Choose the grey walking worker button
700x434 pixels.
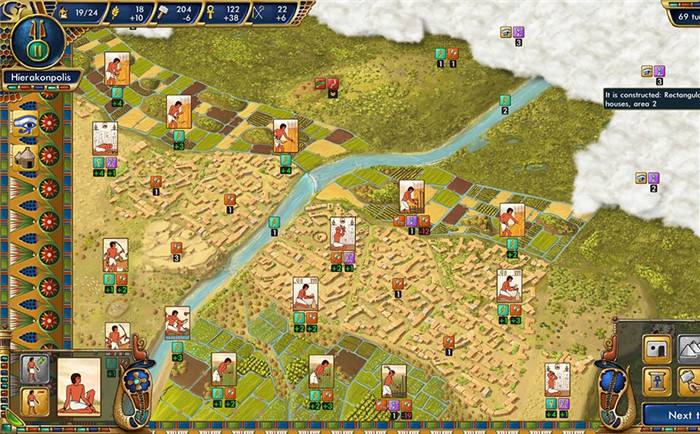[x=30, y=368]
